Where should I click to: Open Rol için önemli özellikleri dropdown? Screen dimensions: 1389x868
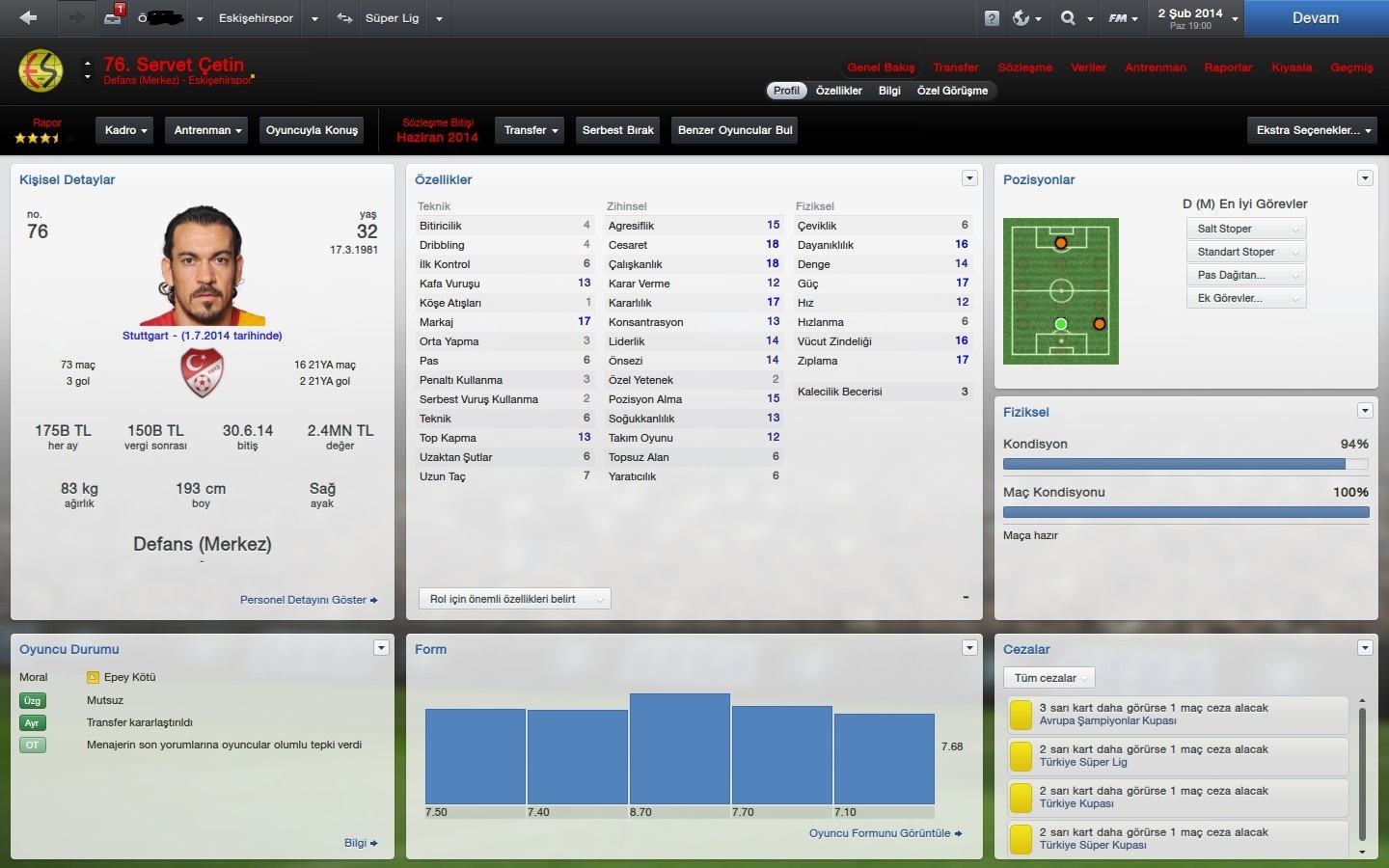(514, 599)
